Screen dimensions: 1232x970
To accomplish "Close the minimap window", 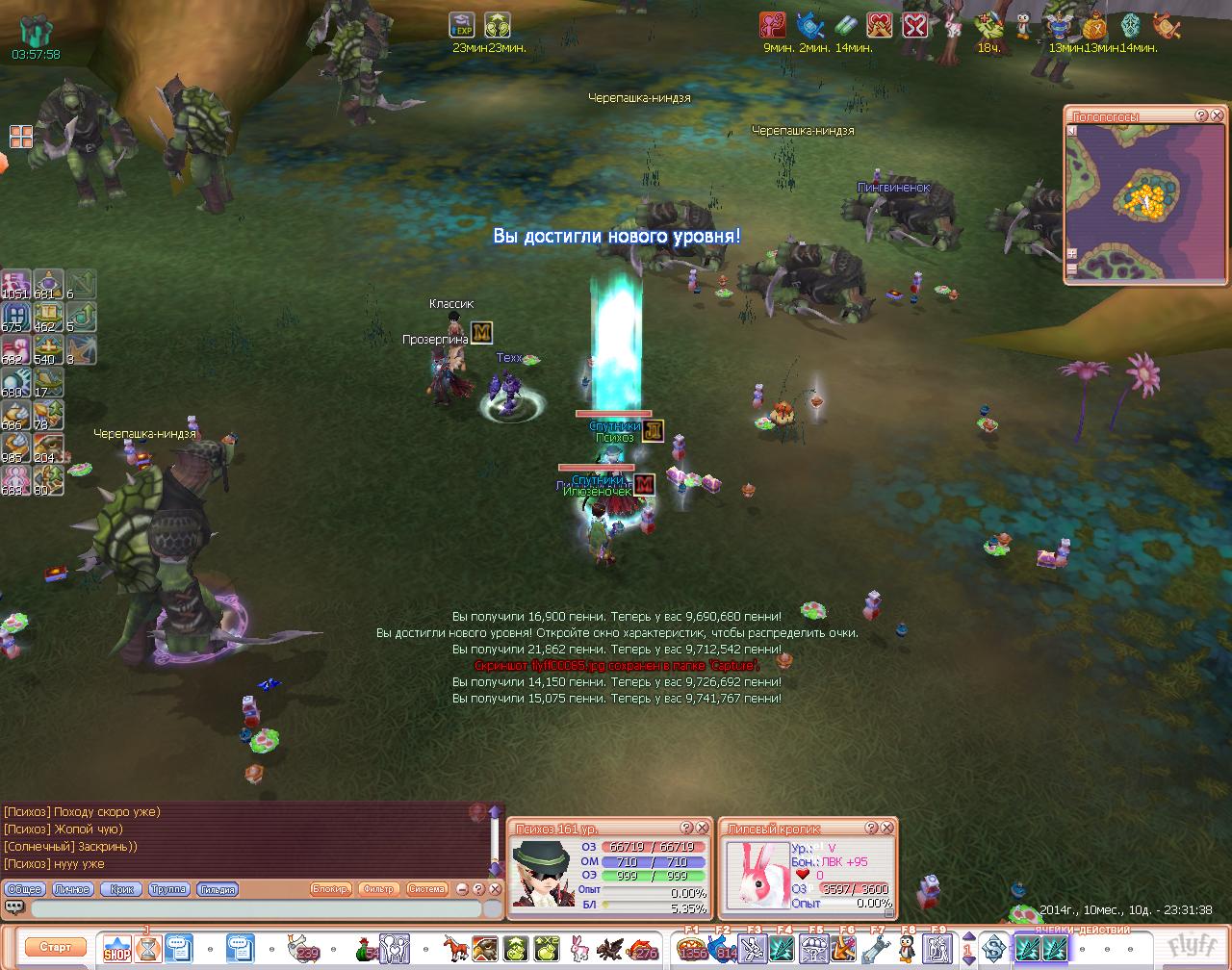I will pyautogui.click(x=1217, y=116).
